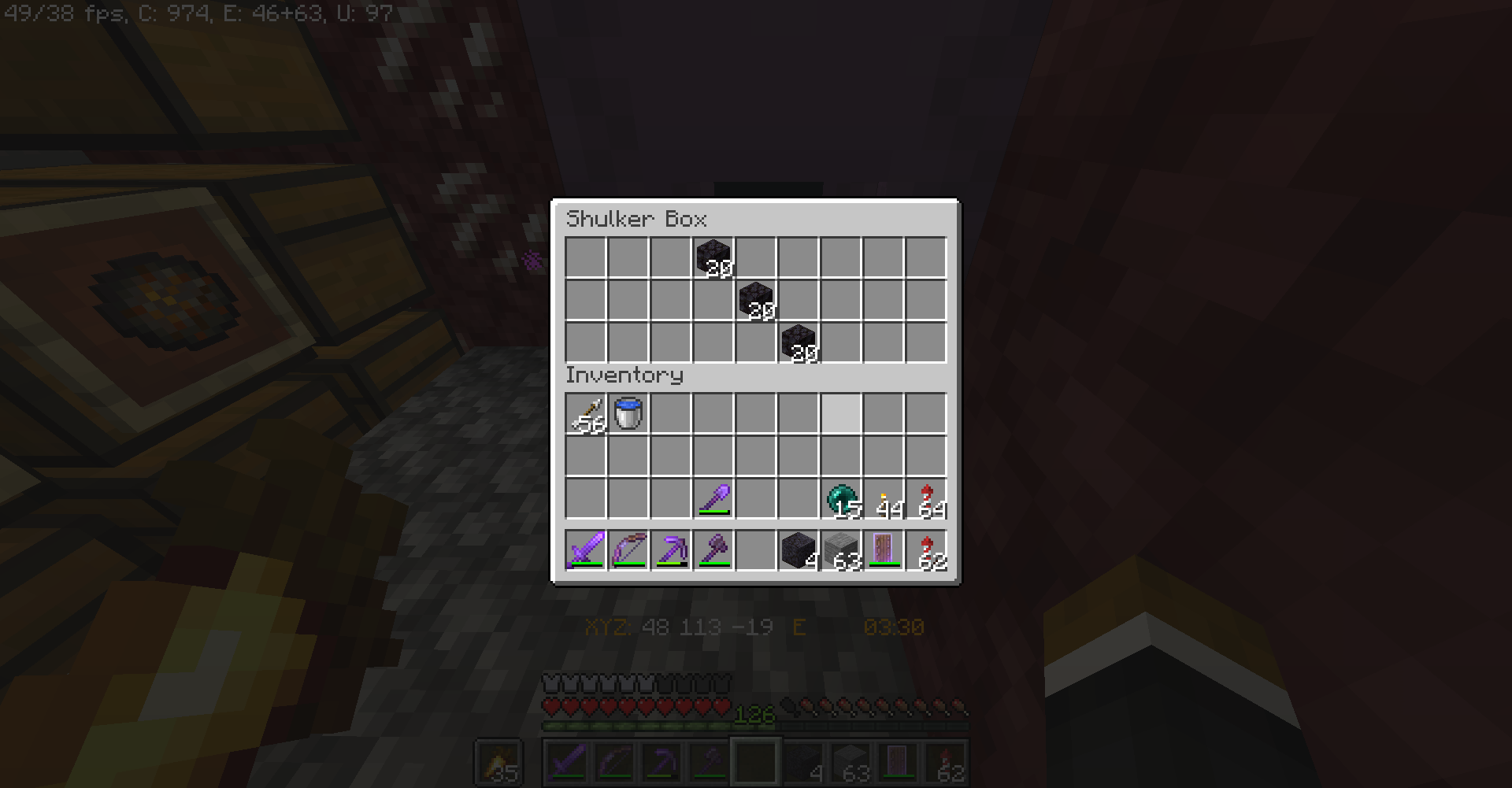Click the highlighted empty inventory slot
Image resolution: width=1512 pixels, height=788 pixels.
(841, 413)
